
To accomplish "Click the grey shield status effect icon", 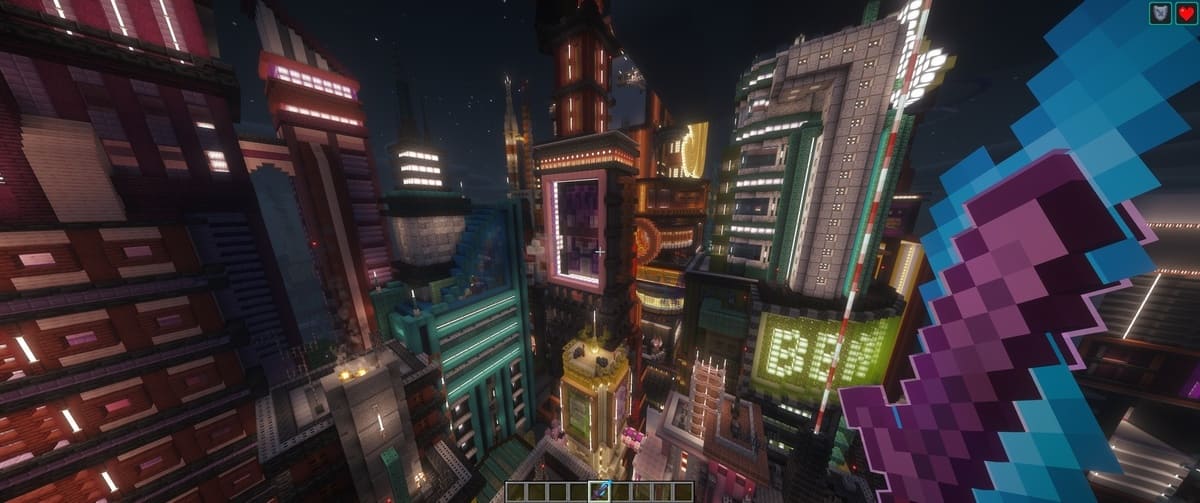I will click(1160, 12).
